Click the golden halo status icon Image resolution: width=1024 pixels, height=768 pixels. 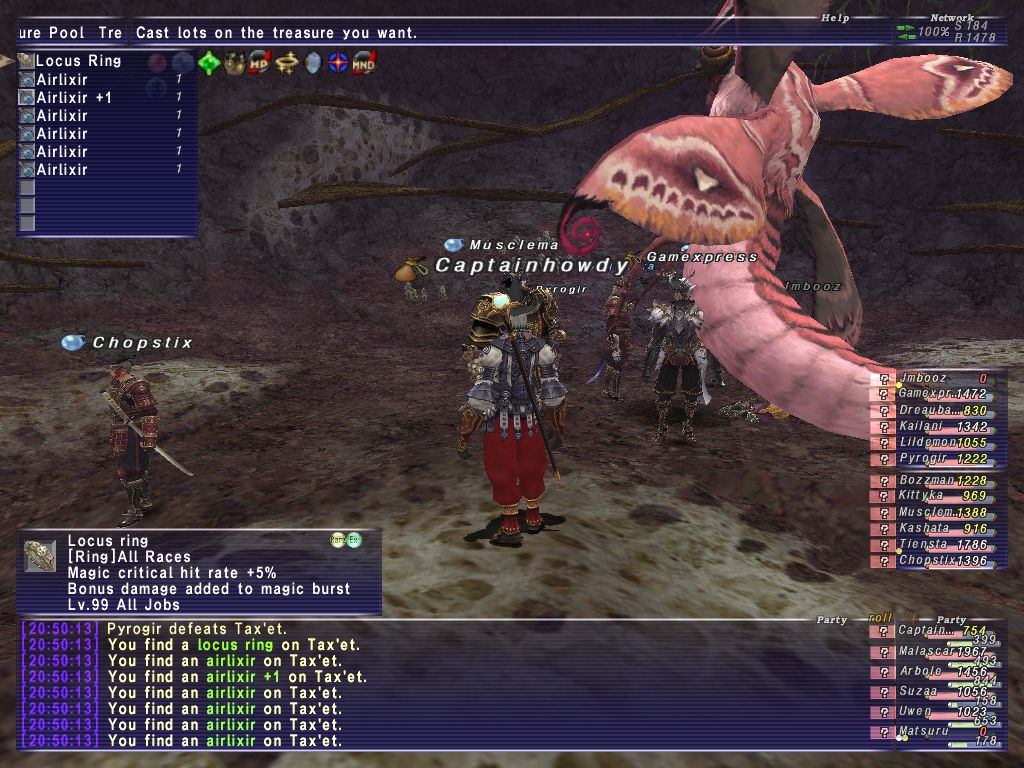pyautogui.click(x=287, y=63)
